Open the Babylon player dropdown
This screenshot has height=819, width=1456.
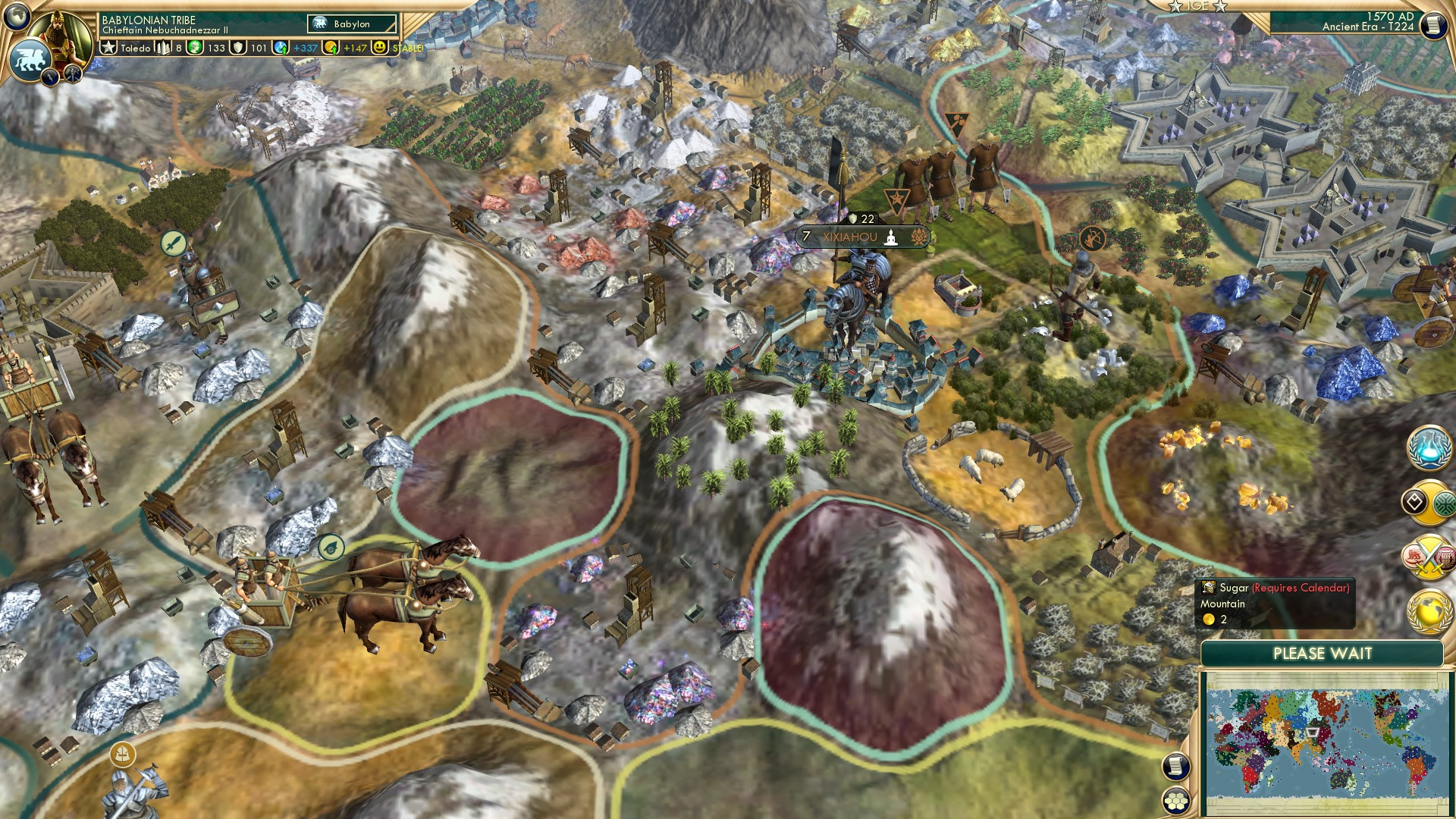(x=353, y=24)
